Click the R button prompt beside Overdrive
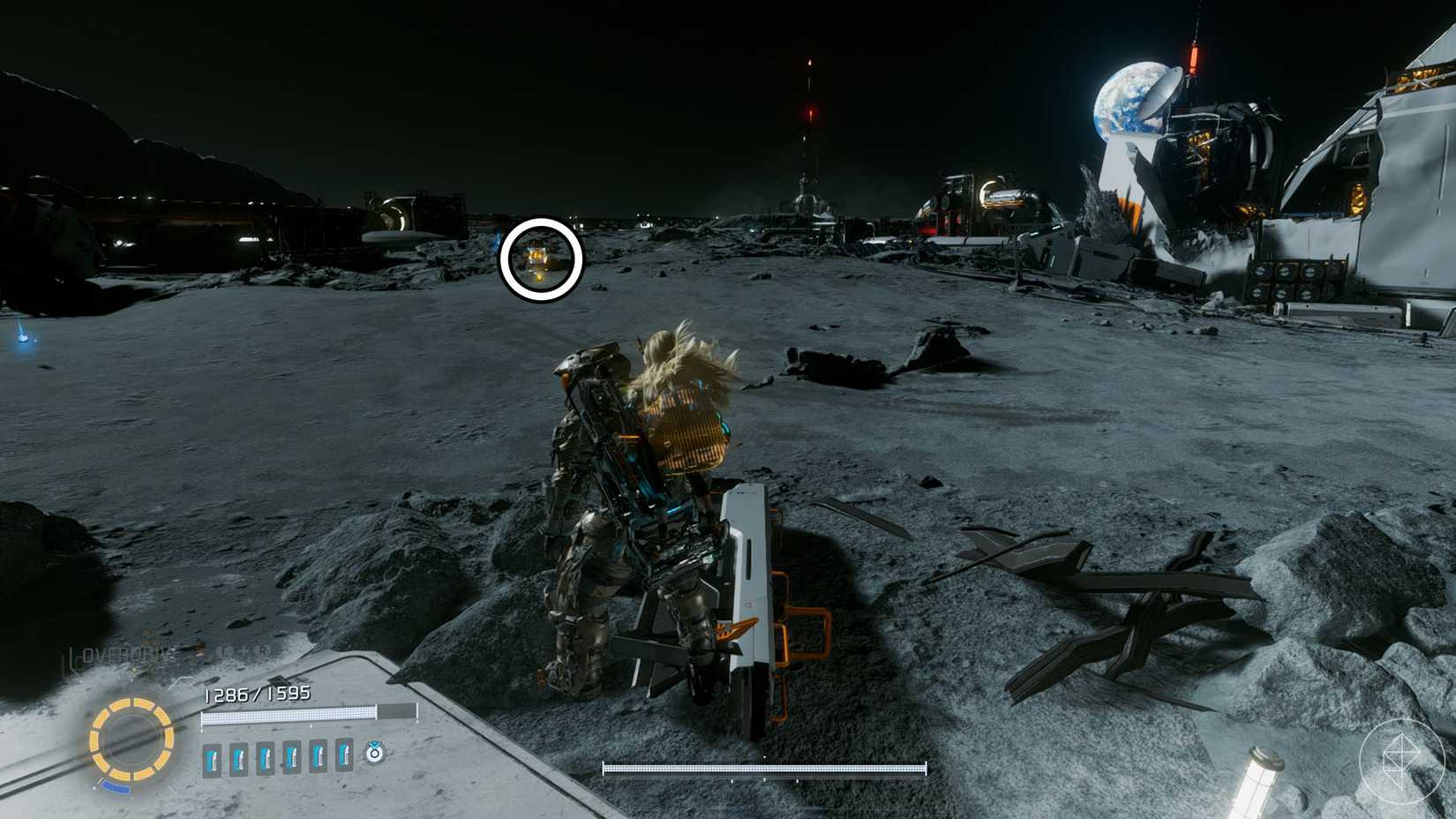The image size is (1456, 819). coord(263,650)
